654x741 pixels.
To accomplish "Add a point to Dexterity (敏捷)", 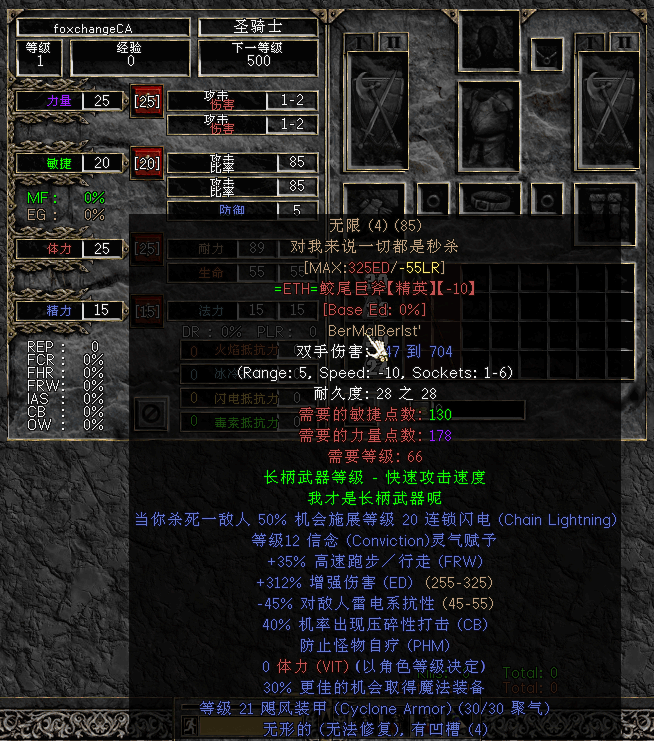I will pos(147,162).
